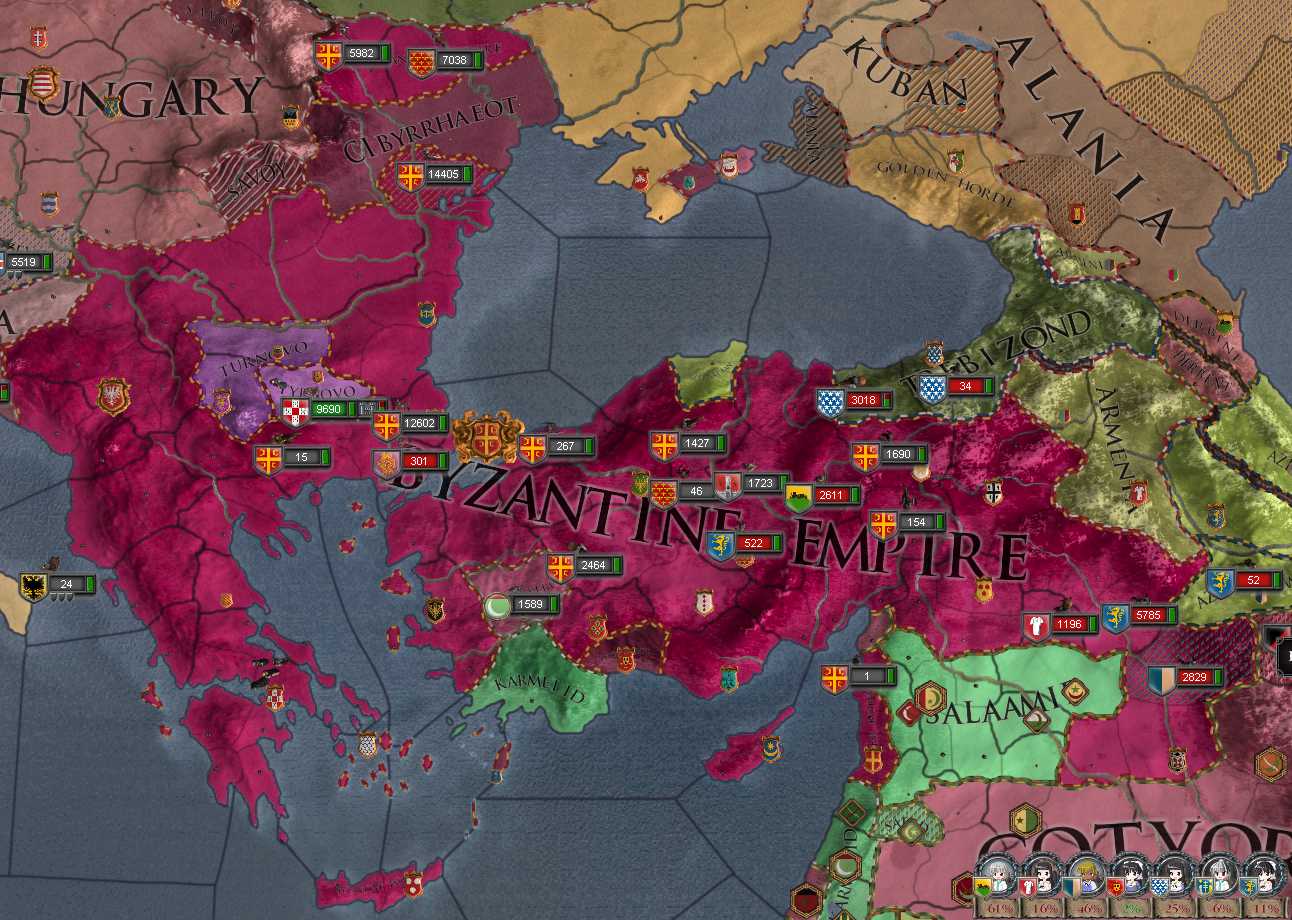Open the war portrait showing 46%
Viewport: 1292px width, 920px height.
(x=1085, y=880)
